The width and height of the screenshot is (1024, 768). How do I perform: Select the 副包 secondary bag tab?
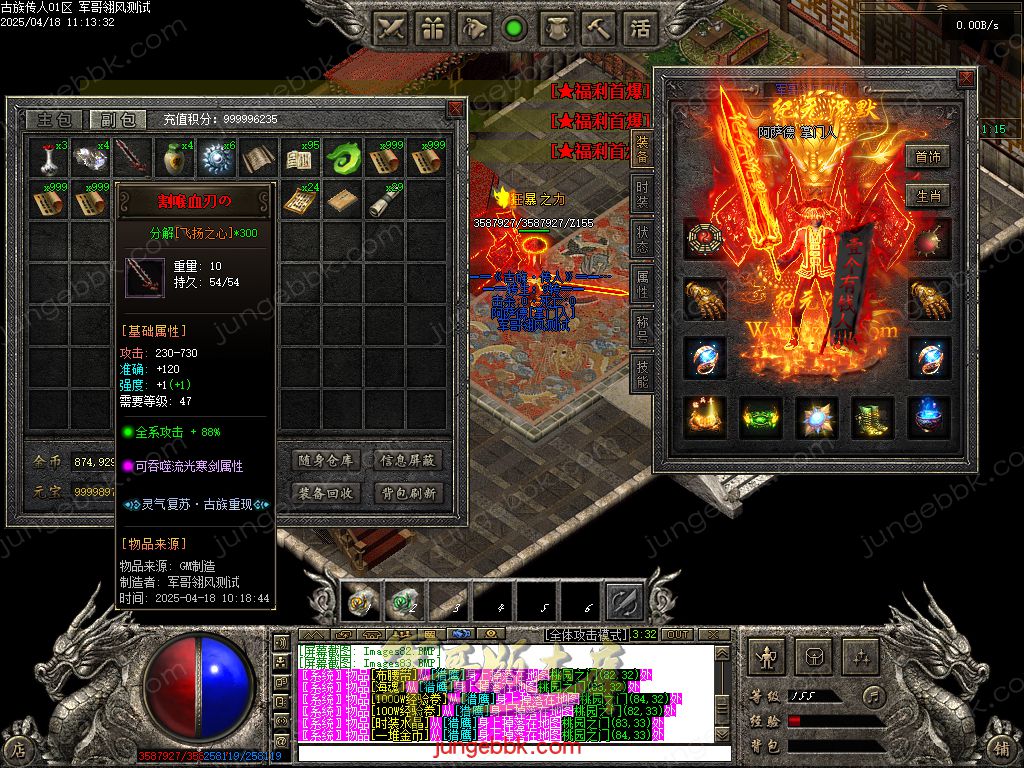click(x=117, y=119)
